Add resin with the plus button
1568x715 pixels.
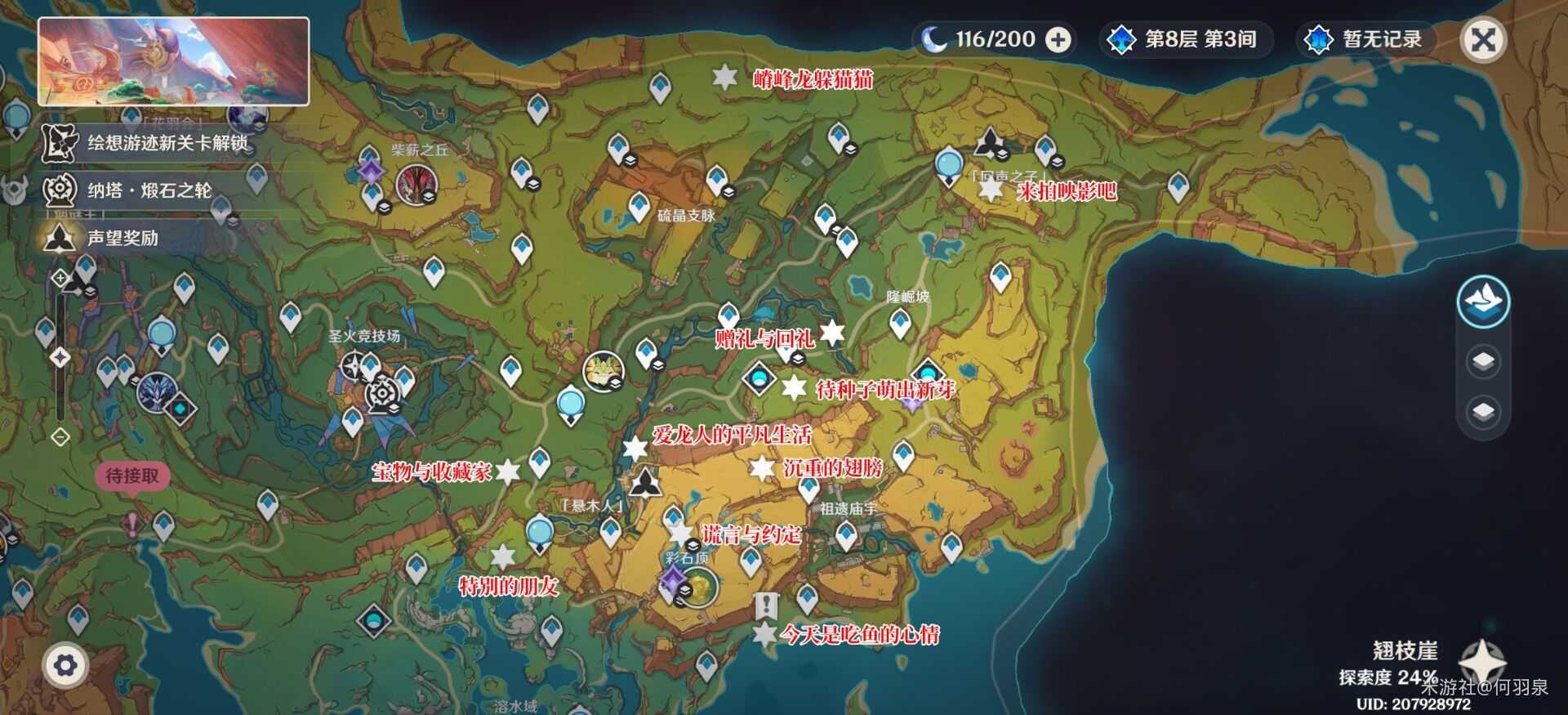(1058, 39)
